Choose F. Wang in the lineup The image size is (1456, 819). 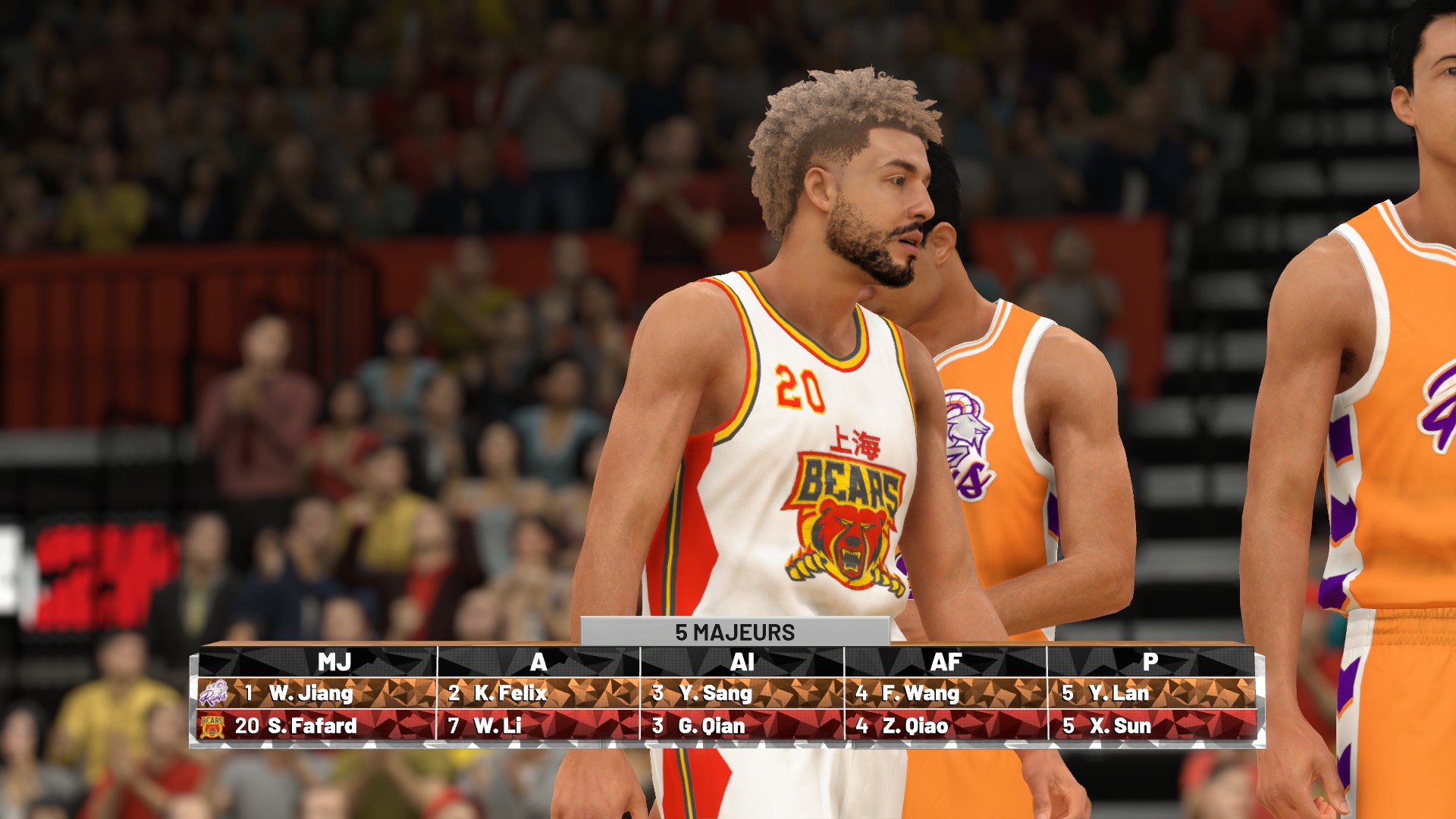(920, 693)
